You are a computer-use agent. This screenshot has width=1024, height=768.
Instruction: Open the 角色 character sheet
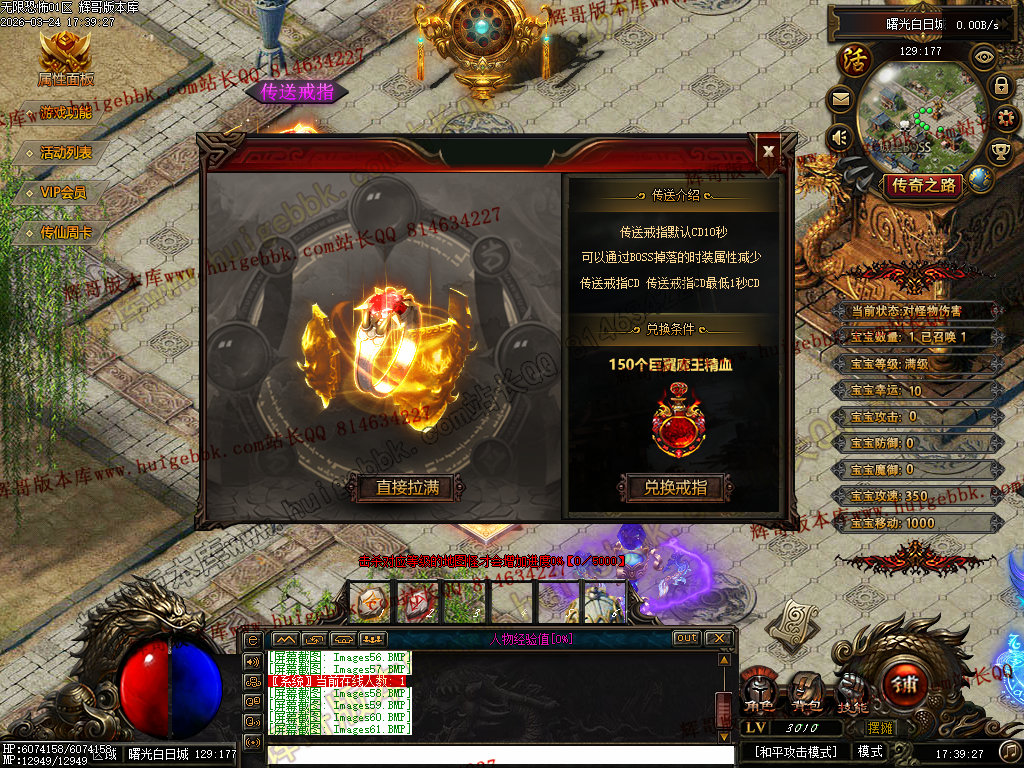[x=757, y=694]
